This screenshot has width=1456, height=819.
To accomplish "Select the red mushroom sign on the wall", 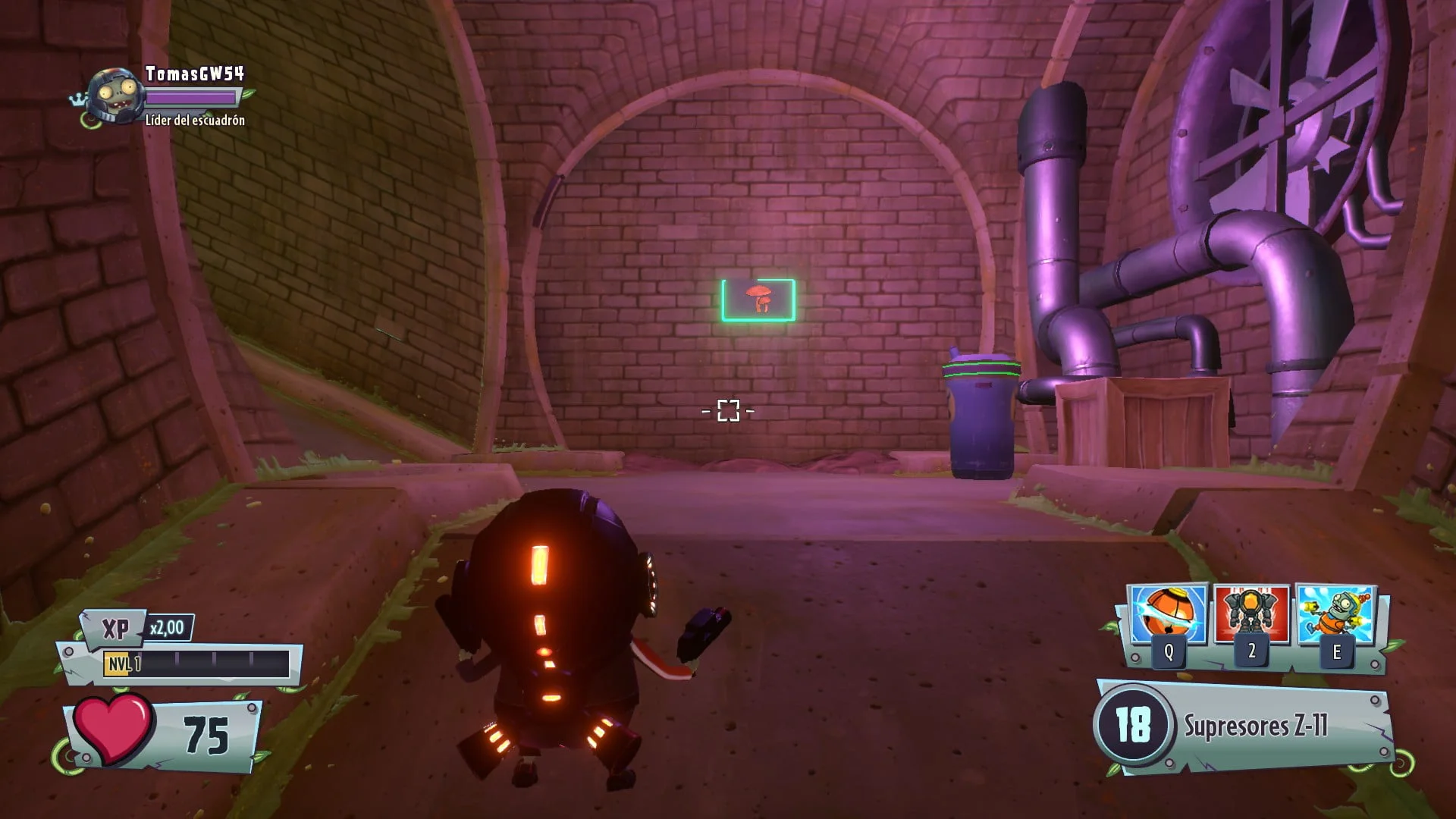I will (x=758, y=300).
